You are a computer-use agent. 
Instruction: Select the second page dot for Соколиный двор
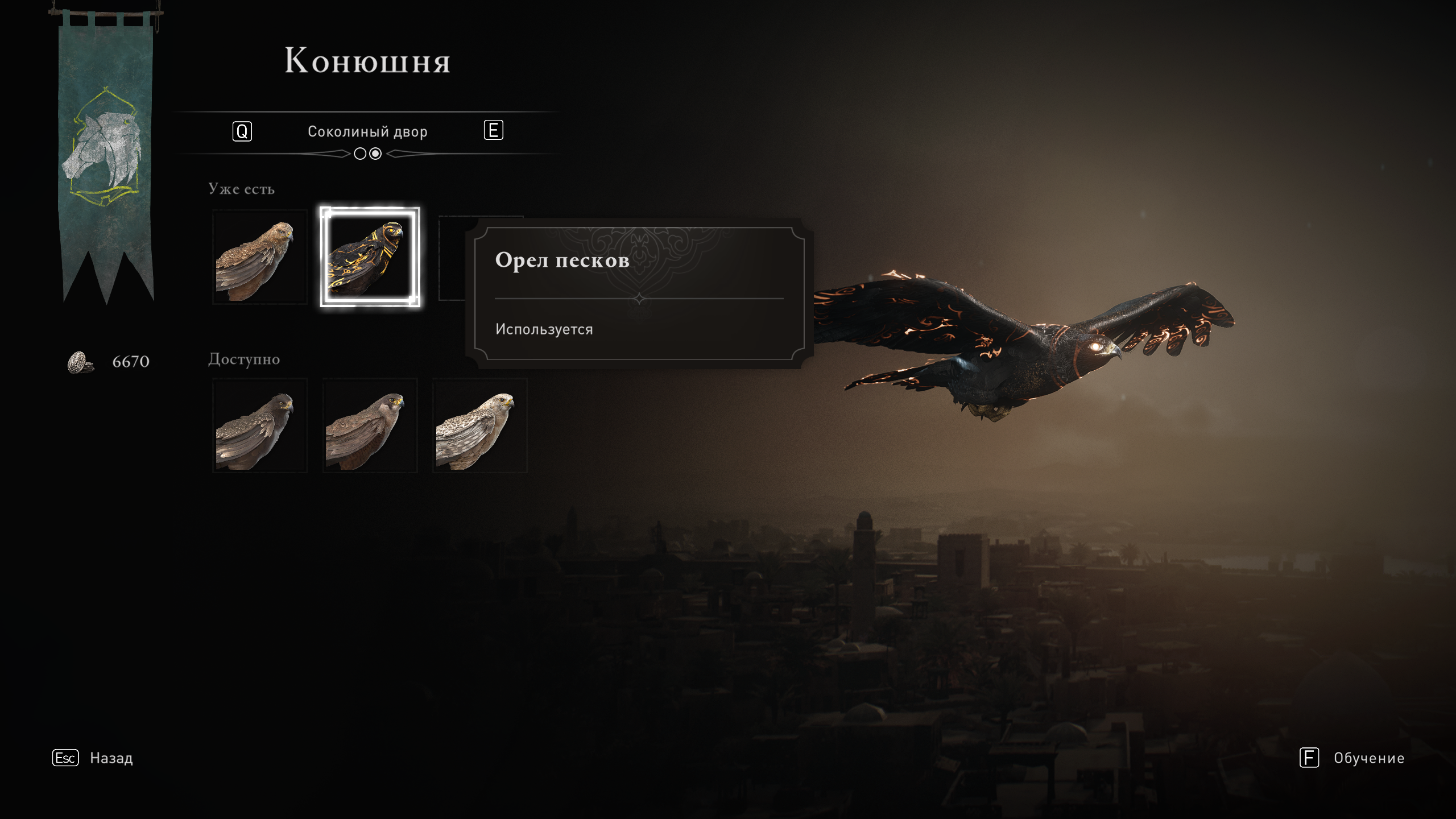tap(375, 154)
